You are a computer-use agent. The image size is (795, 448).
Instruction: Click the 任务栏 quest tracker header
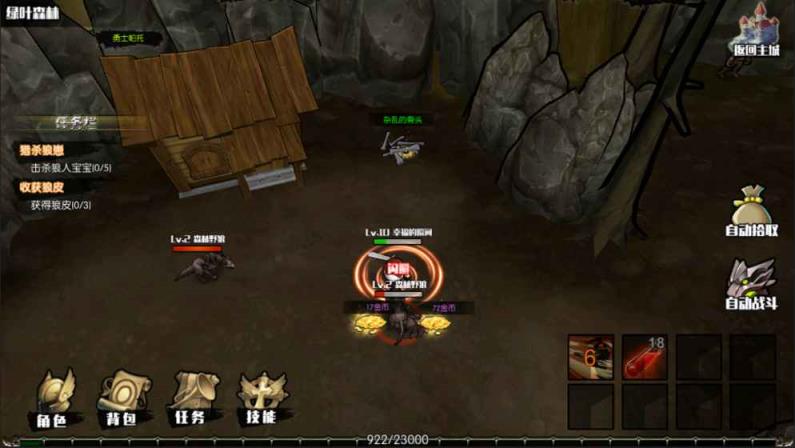[76, 122]
